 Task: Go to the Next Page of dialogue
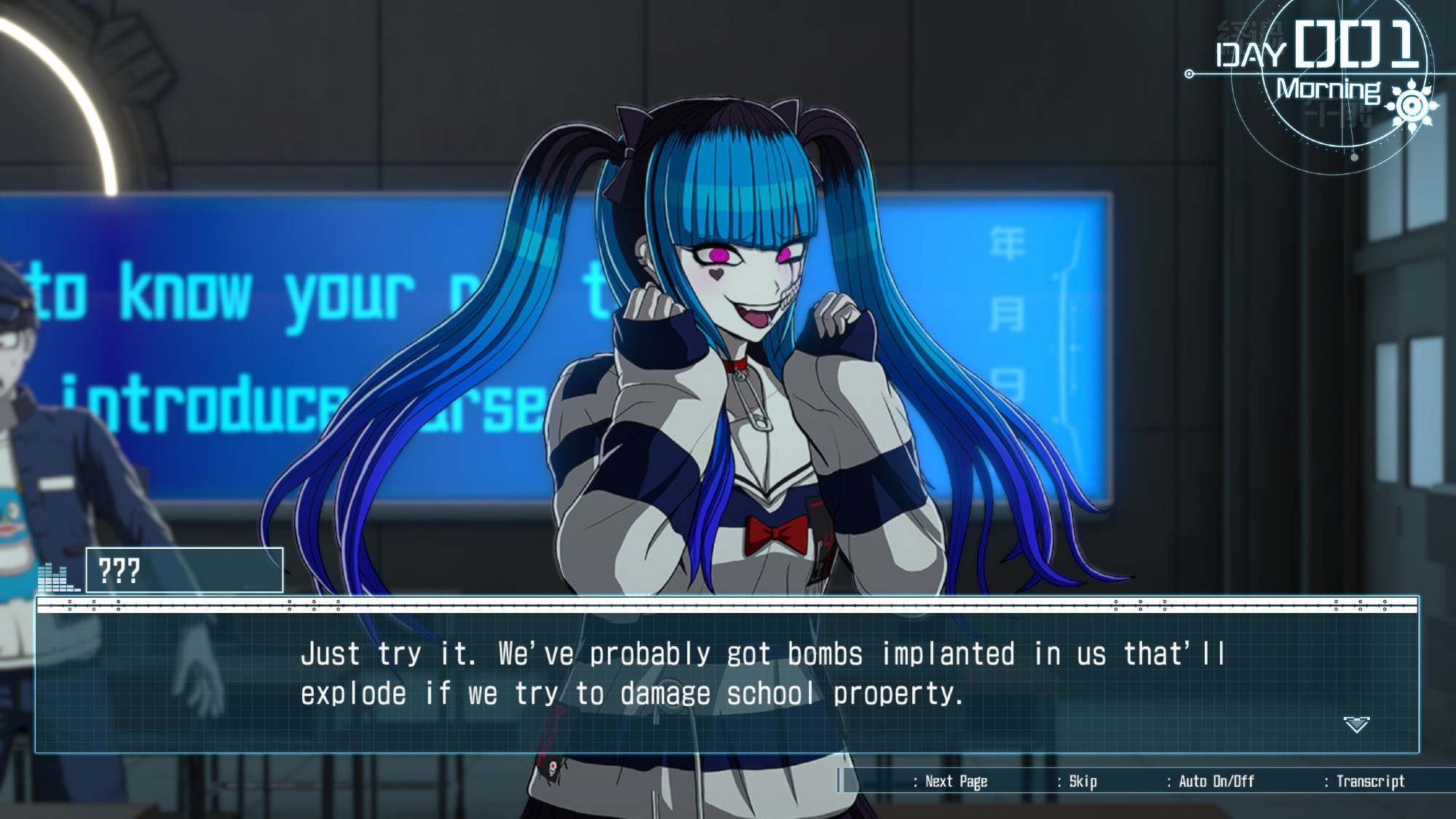[955, 781]
